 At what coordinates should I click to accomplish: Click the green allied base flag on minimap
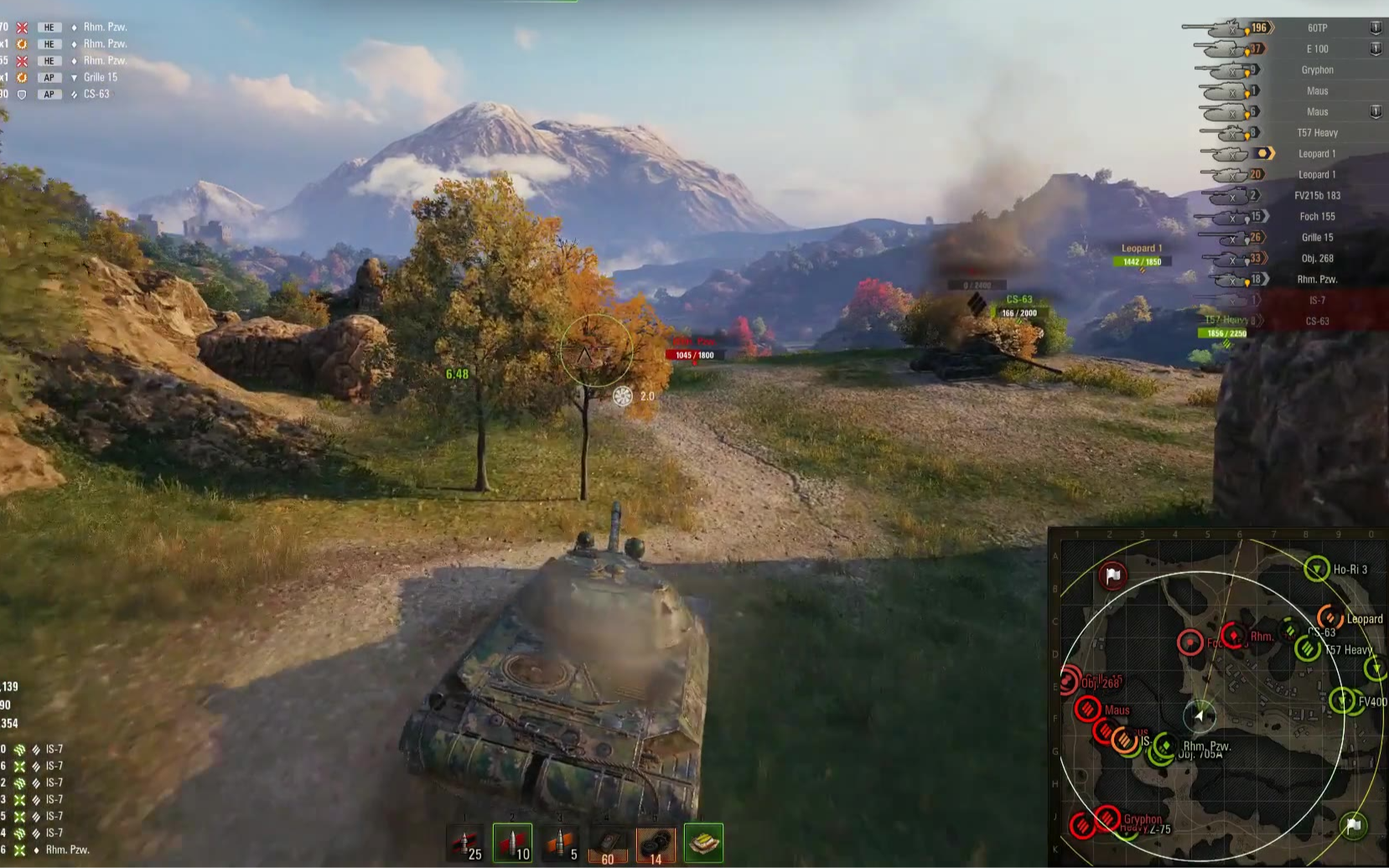coord(1352,826)
